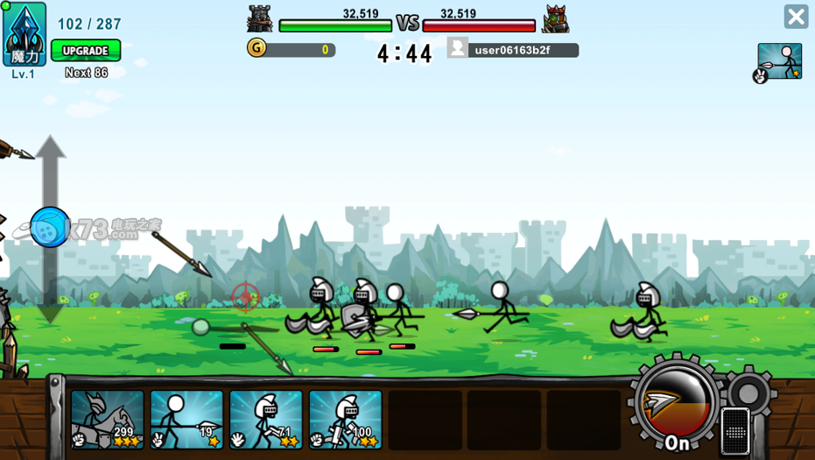The height and width of the screenshot is (460, 815).
Task: Summon the helmeted knight unit costing 71
Action: coord(266,419)
